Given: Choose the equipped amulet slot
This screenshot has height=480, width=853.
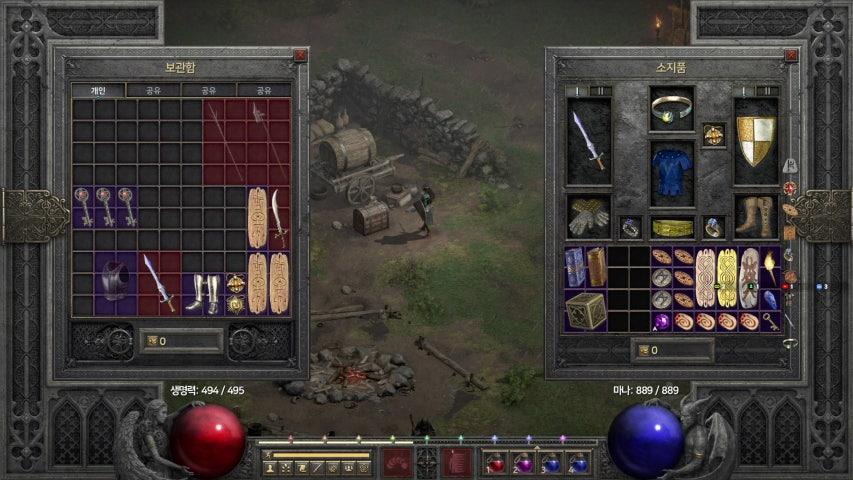Looking at the screenshot, I should click(x=713, y=134).
